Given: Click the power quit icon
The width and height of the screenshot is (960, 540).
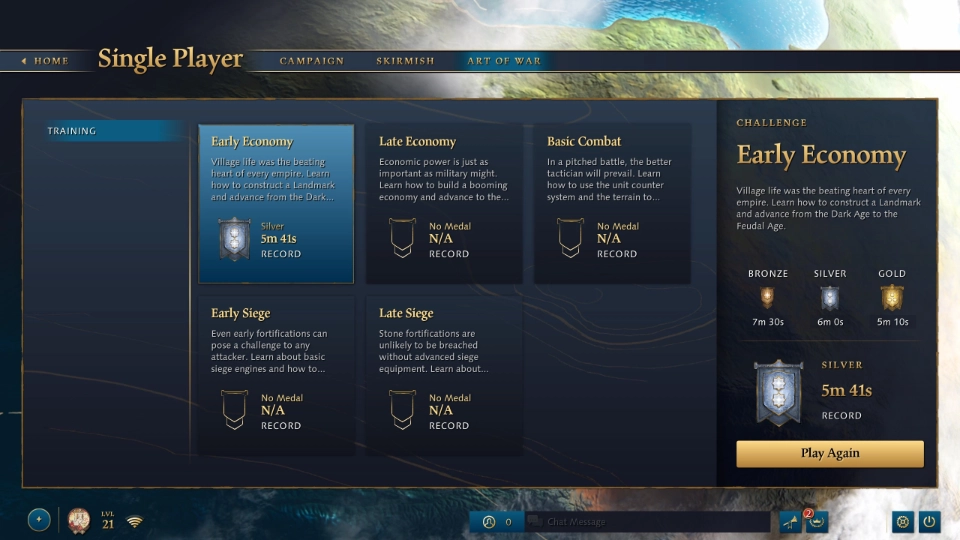Looking at the screenshot, I should coord(930,521).
